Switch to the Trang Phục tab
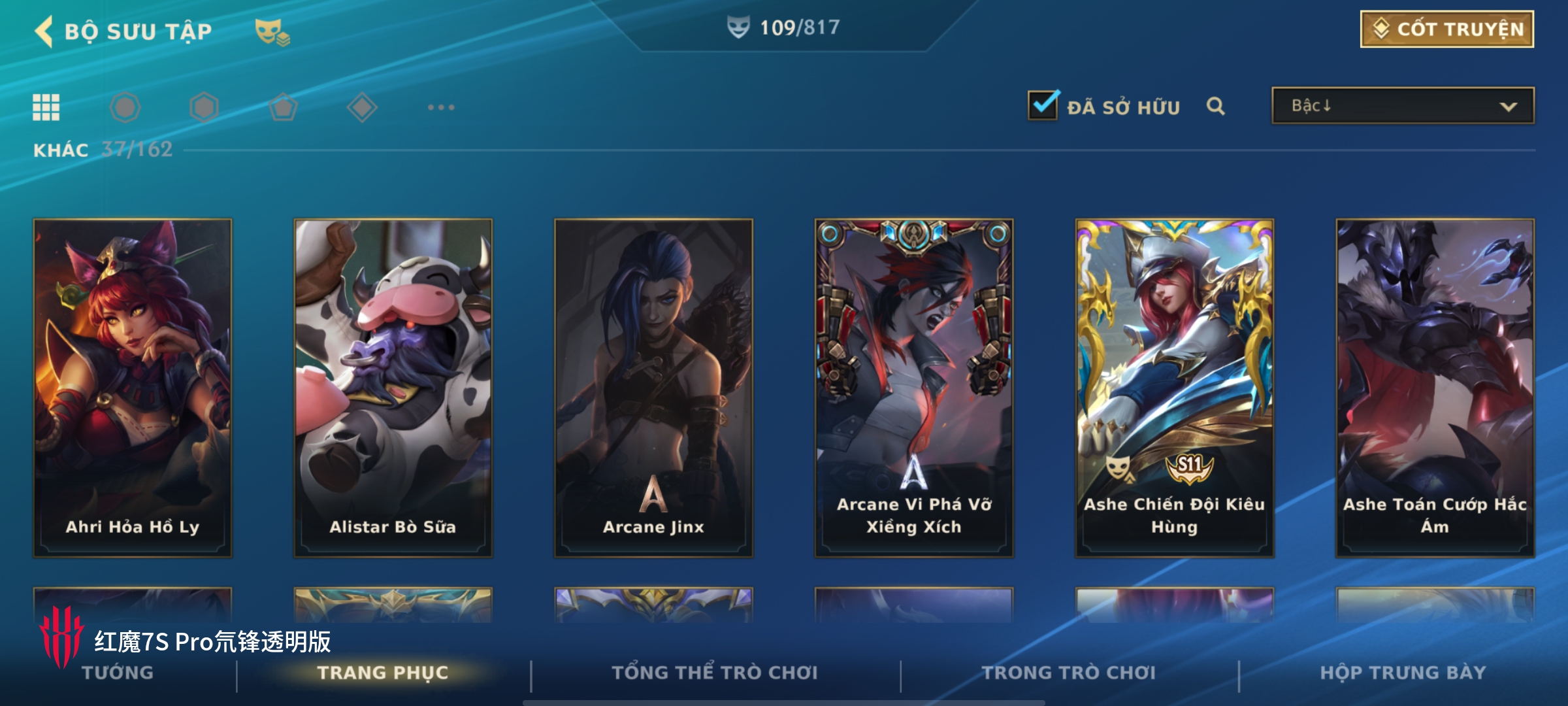The width and height of the screenshot is (1568, 706). click(x=383, y=673)
